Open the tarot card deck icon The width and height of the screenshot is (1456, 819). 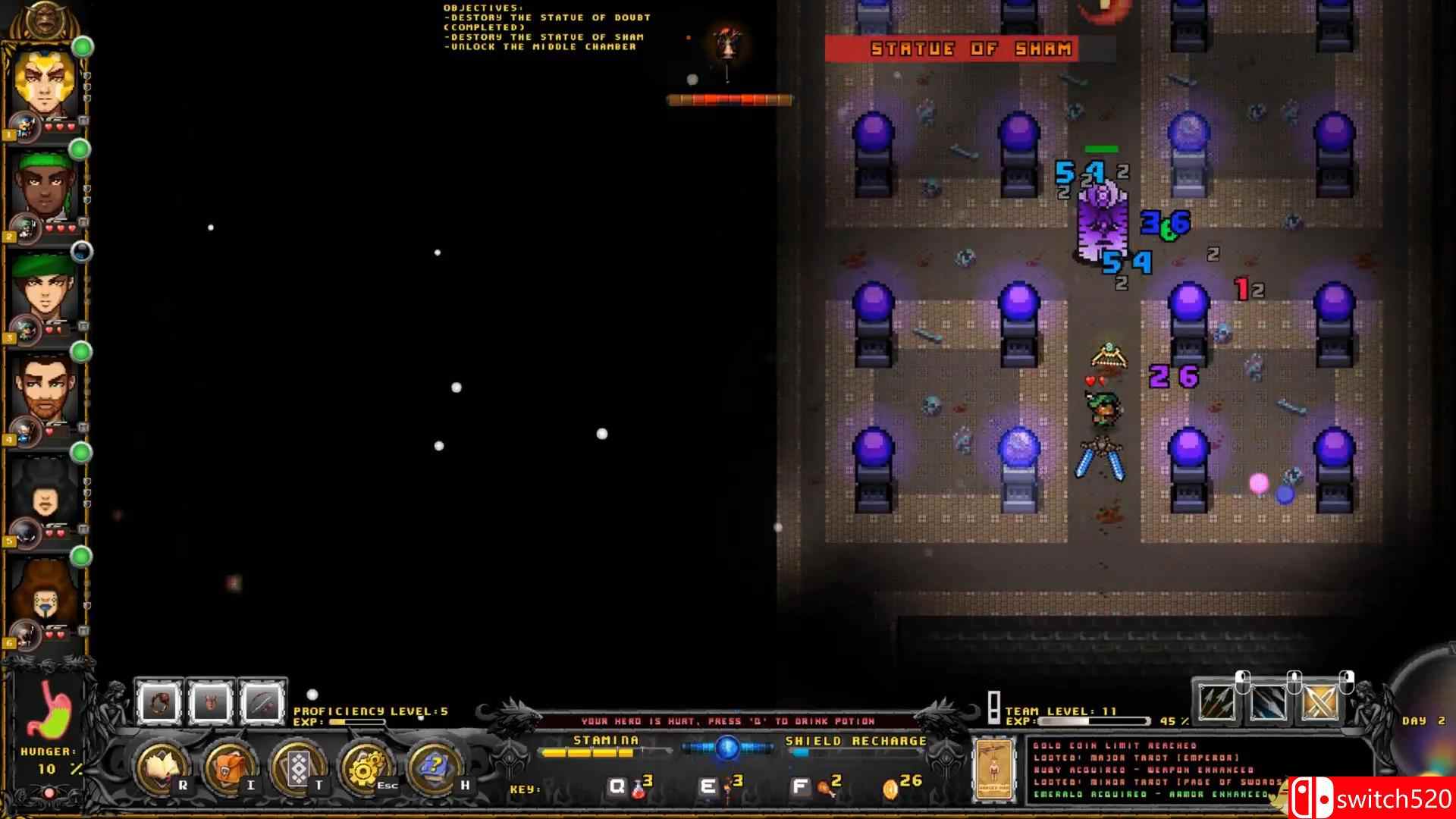point(299,768)
